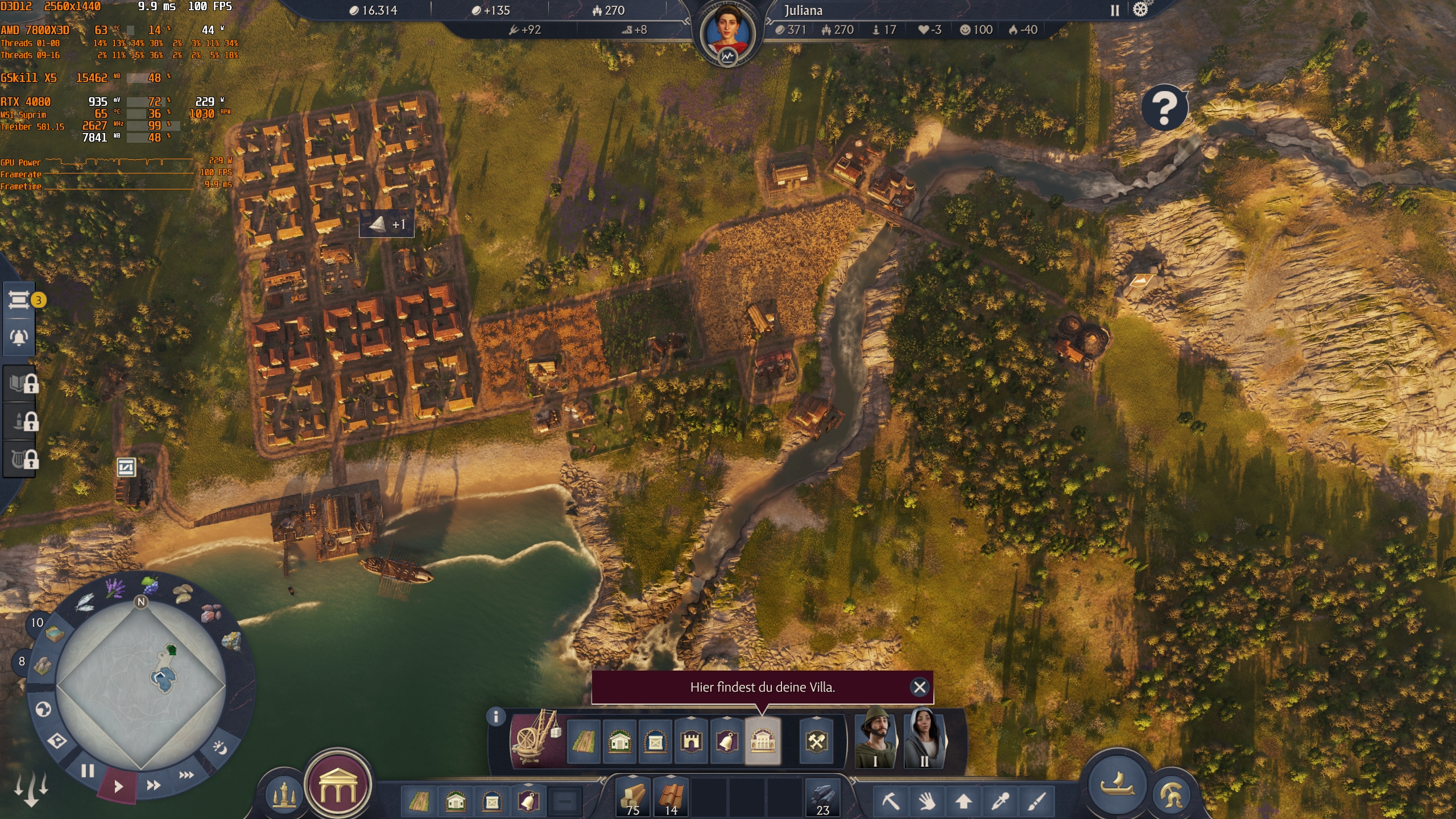1456x819 pixels.
Task: Open the ship menu button
Action: [x=1116, y=784]
